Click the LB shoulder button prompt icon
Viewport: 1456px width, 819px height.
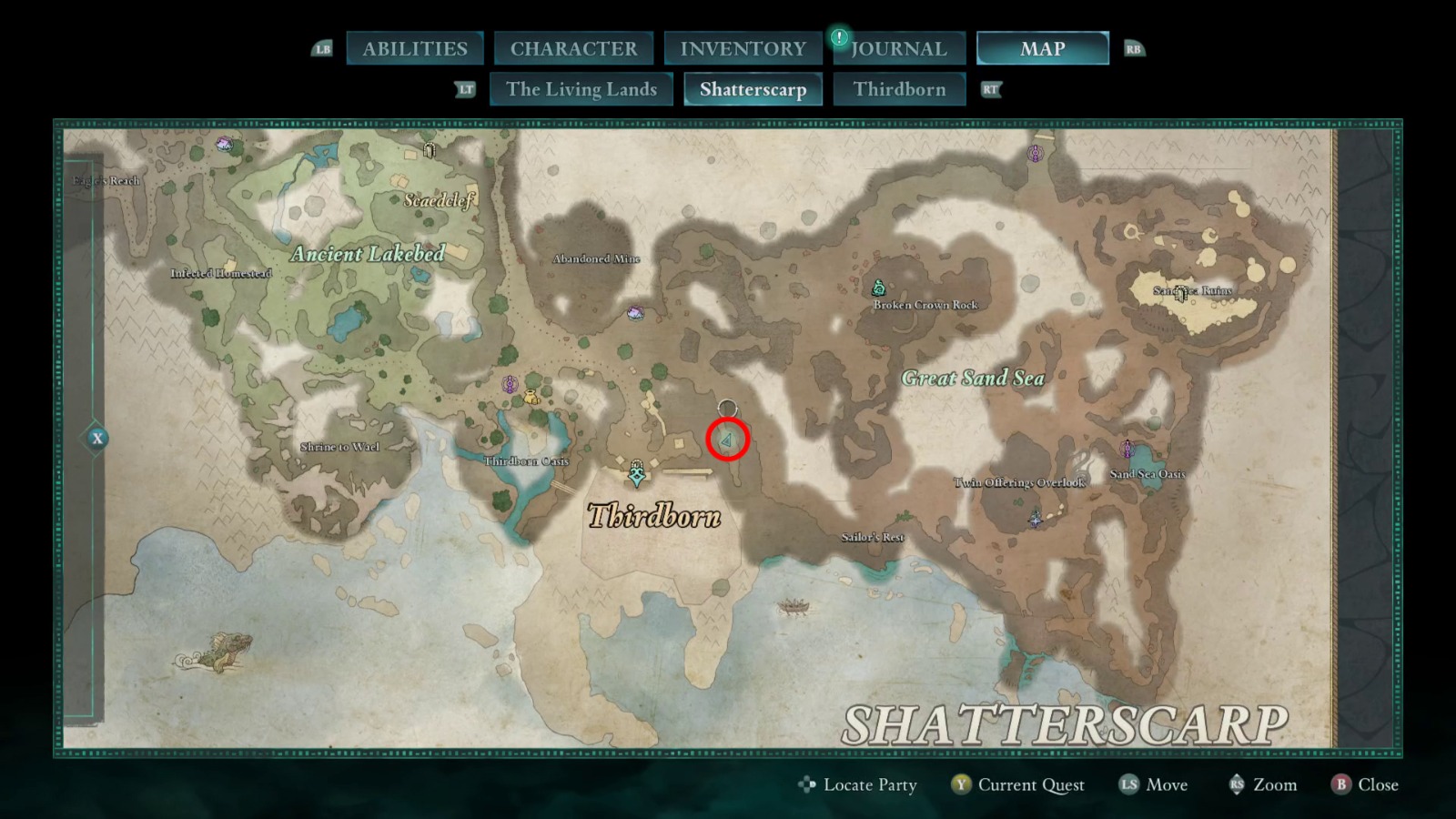322,48
